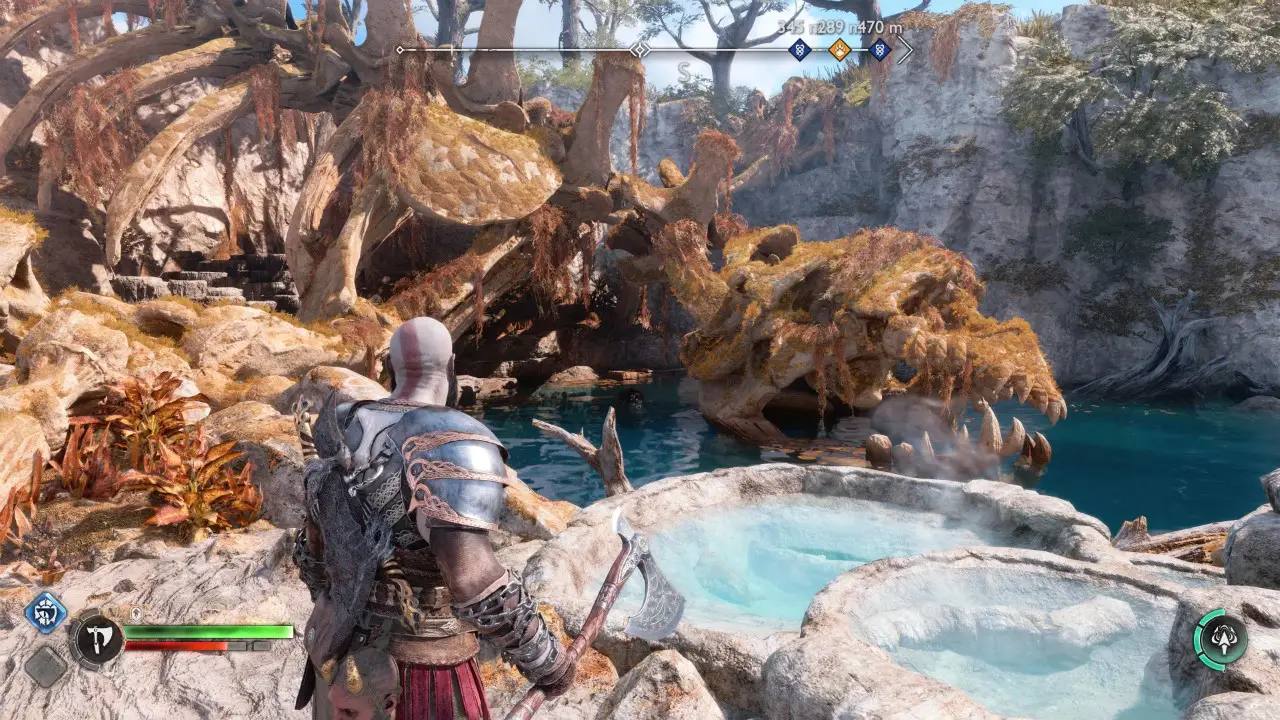Click the small shield emblem above the health bar
1280x720 pixels.
tap(136, 612)
